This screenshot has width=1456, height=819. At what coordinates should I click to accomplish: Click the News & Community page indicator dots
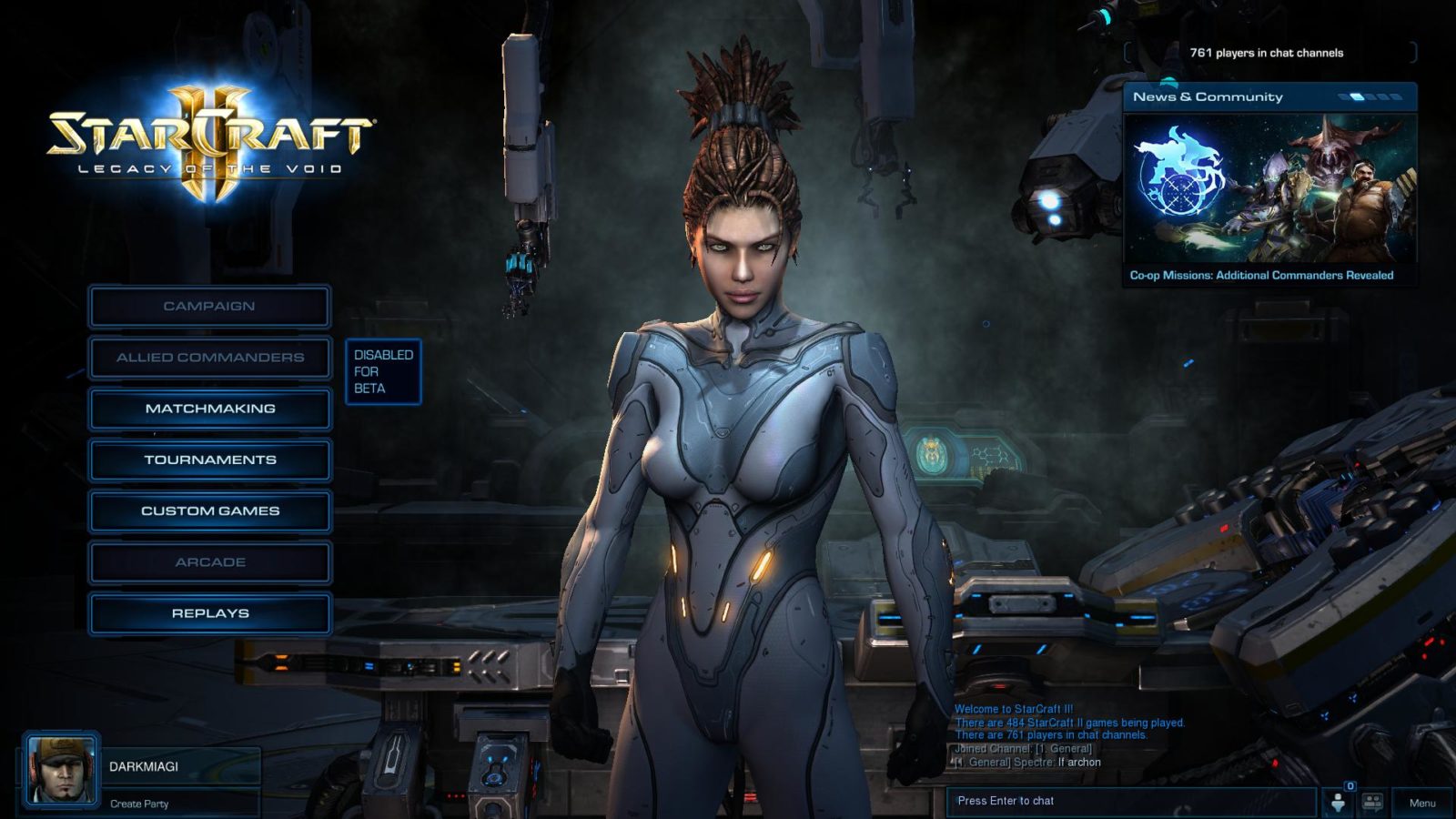(1369, 96)
